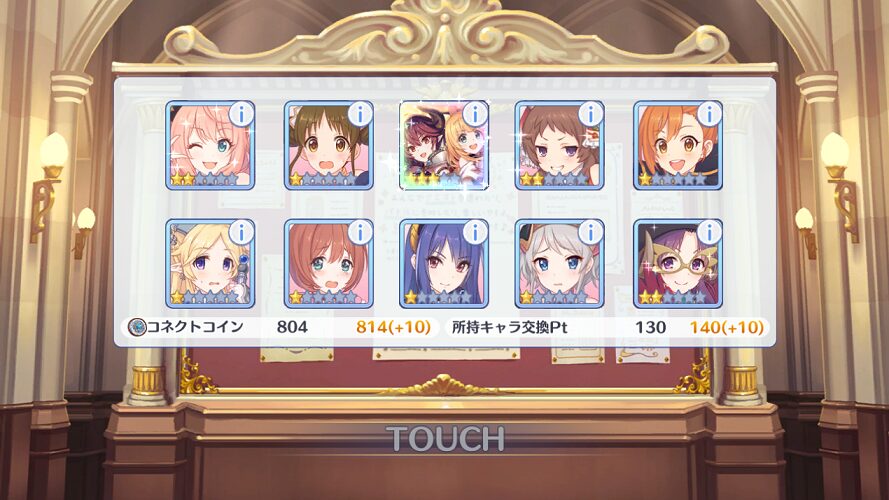The image size is (889, 500).
Task: Show info for the rainbow duo card
Action: (475, 114)
